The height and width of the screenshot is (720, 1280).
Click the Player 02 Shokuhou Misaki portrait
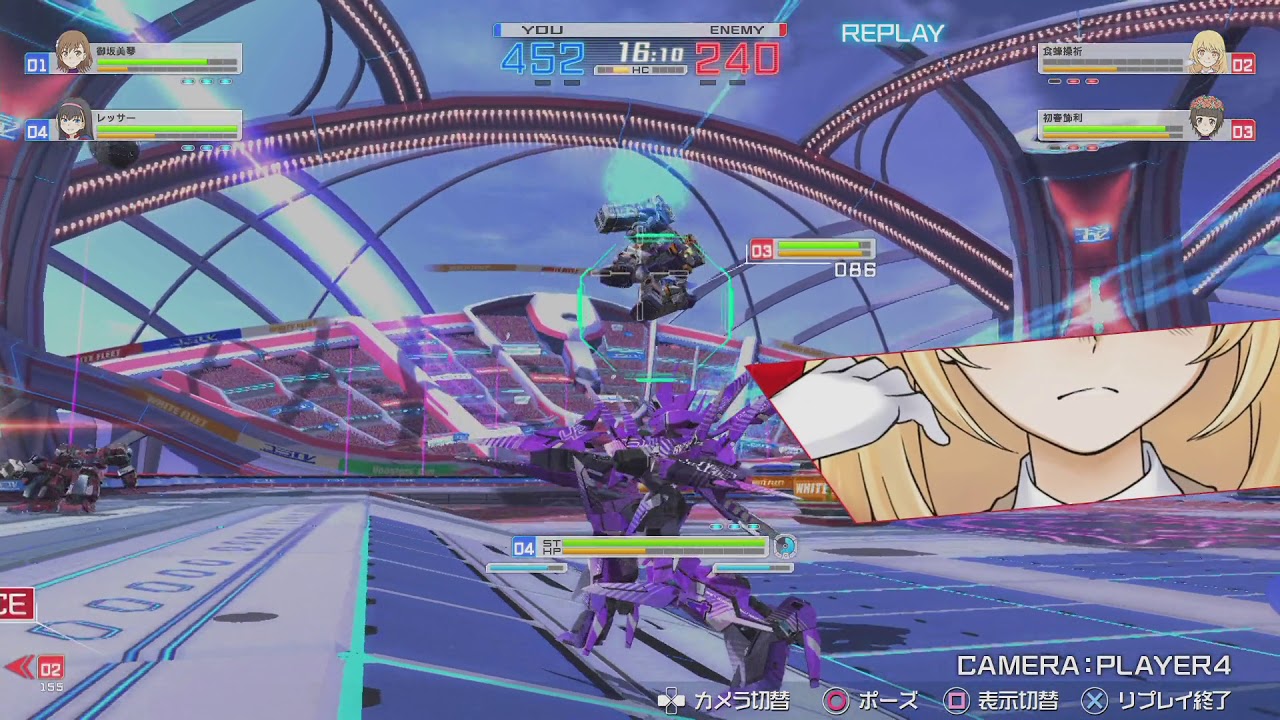click(x=1209, y=53)
